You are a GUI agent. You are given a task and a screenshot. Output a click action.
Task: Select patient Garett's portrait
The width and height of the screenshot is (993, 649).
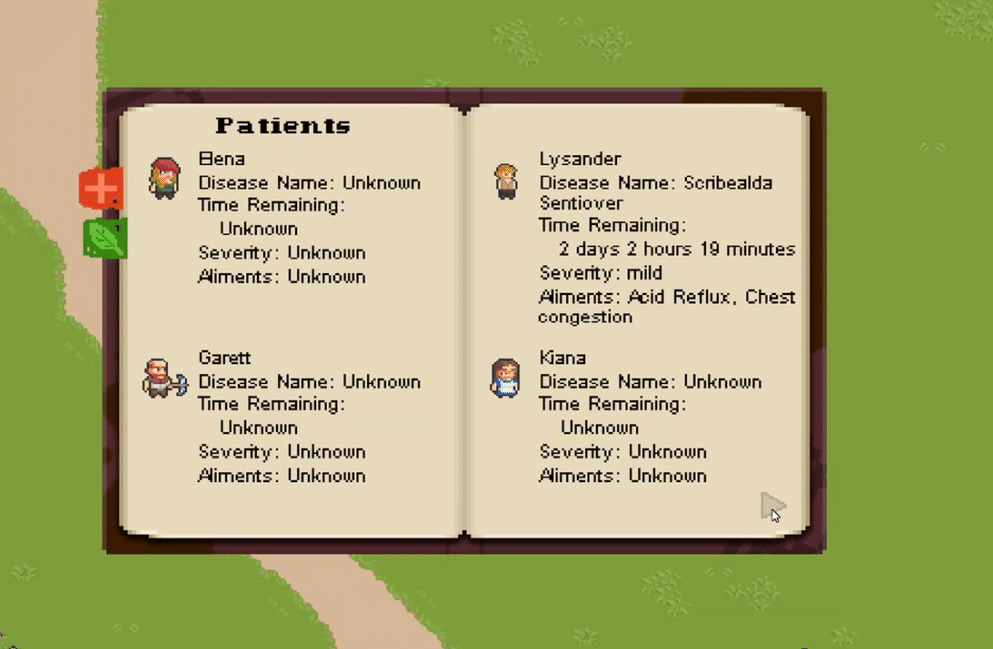tap(163, 378)
